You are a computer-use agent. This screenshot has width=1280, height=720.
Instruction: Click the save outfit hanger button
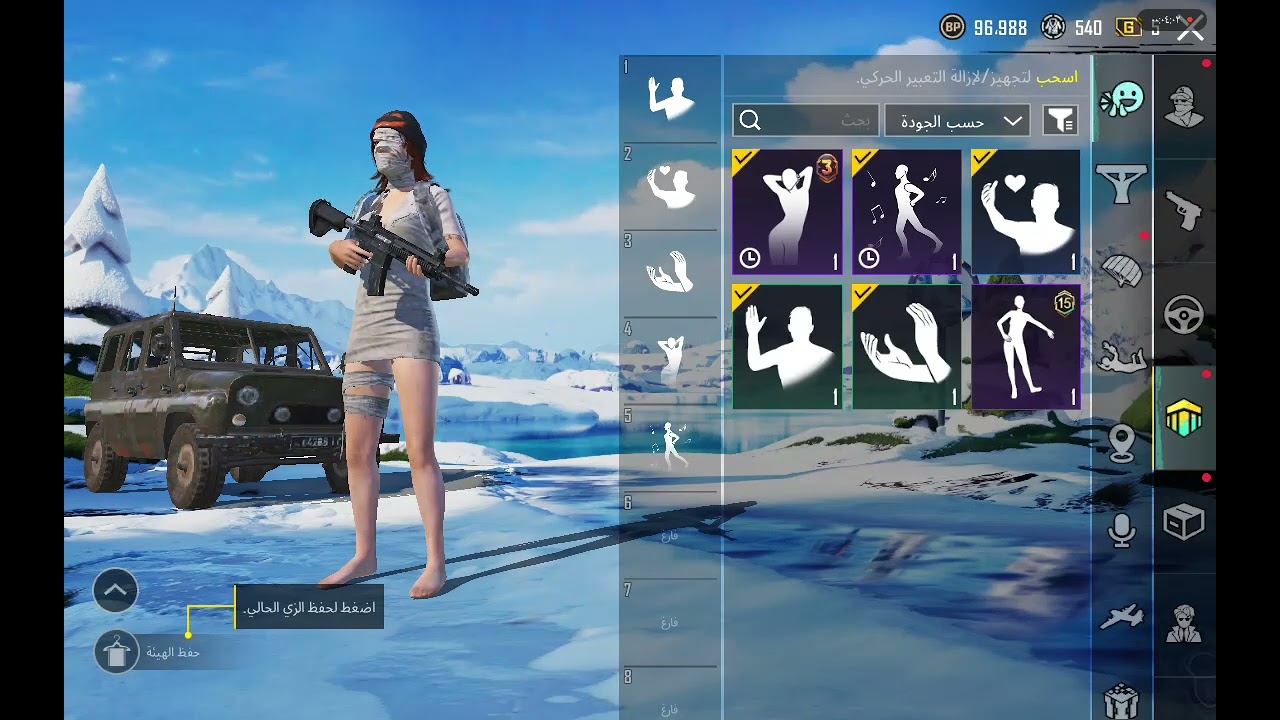coord(117,652)
